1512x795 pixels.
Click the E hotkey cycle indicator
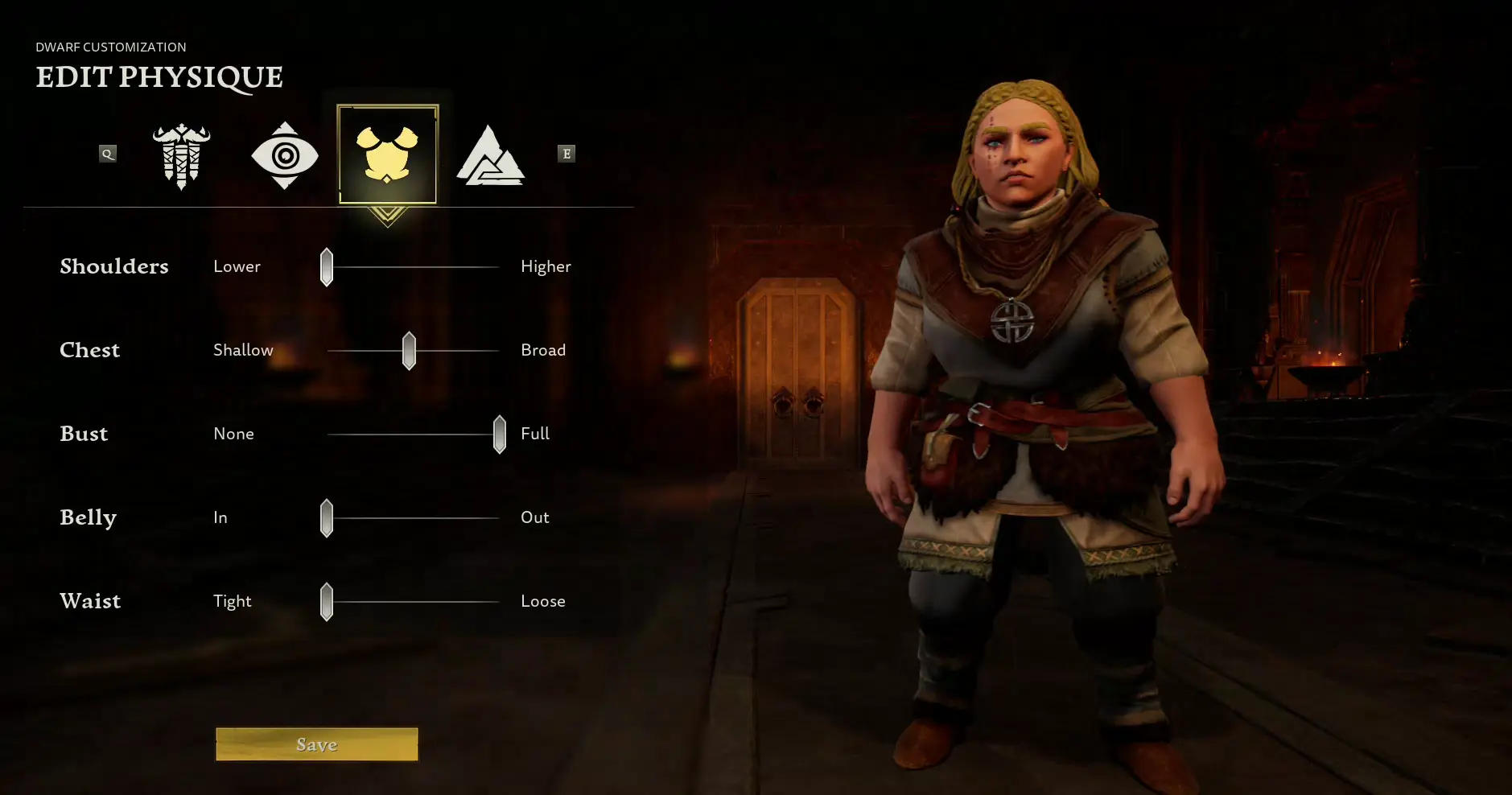pos(566,153)
